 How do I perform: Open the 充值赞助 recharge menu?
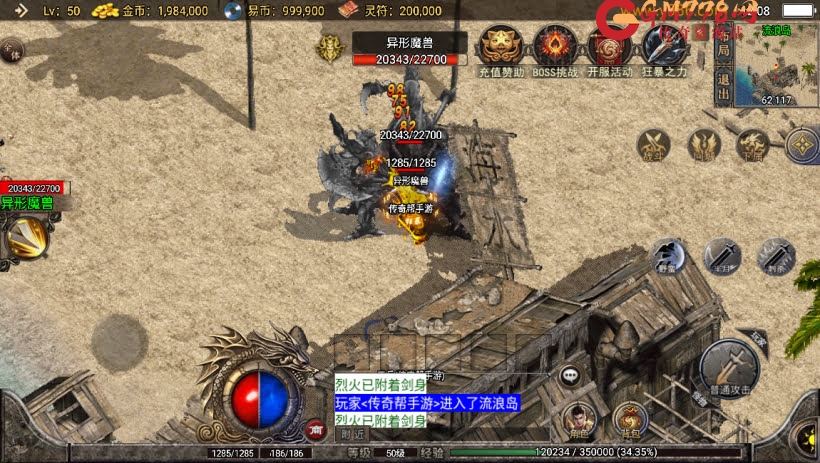(501, 50)
